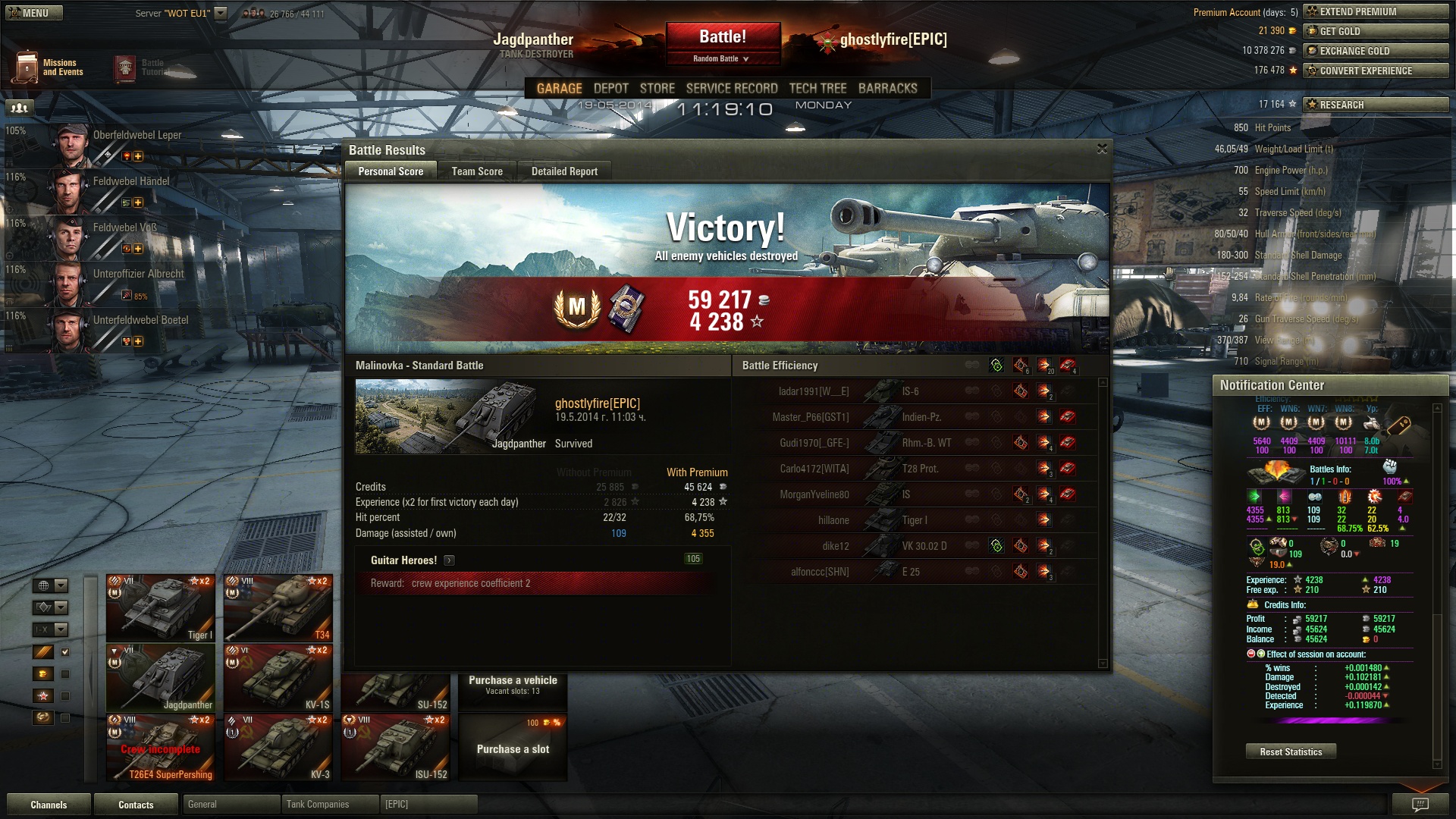Click the Purchase a slot tile
The image size is (1456, 819).
coord(513,748)
